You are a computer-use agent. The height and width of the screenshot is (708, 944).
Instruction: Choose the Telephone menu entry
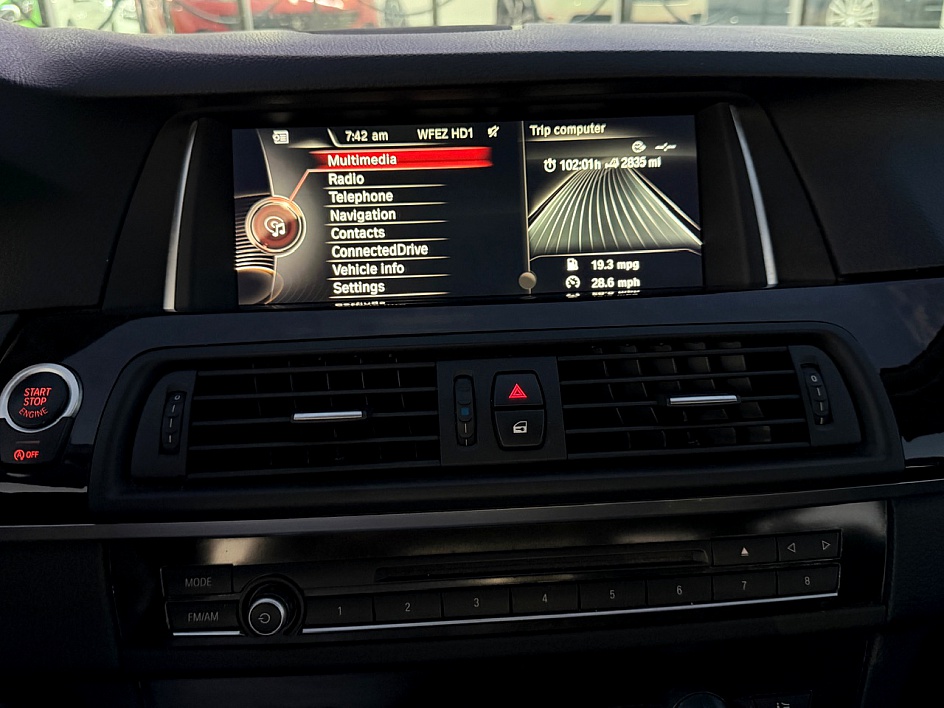(360, 197)
